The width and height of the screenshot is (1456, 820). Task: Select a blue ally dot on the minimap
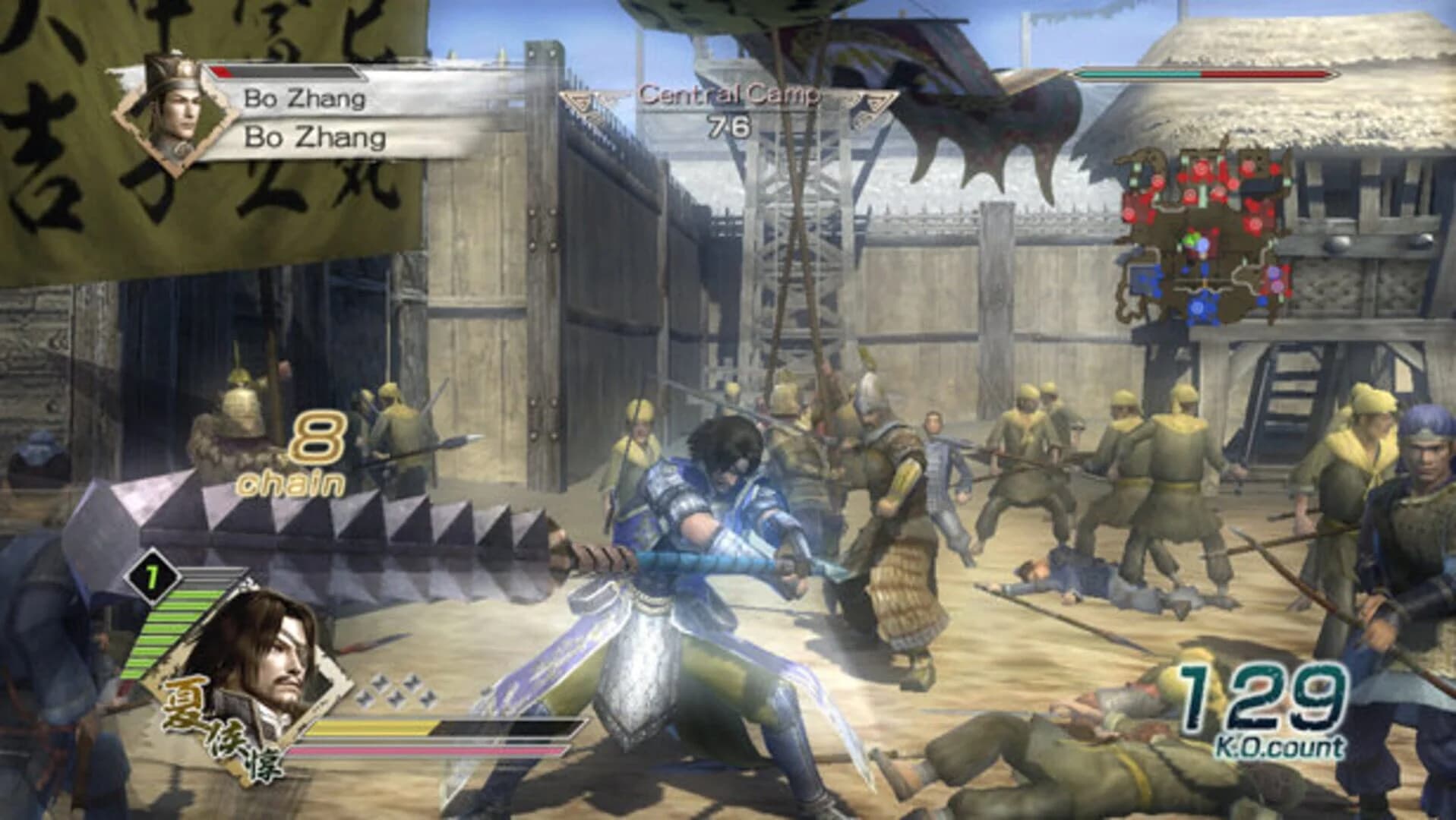pos(1197,308)
